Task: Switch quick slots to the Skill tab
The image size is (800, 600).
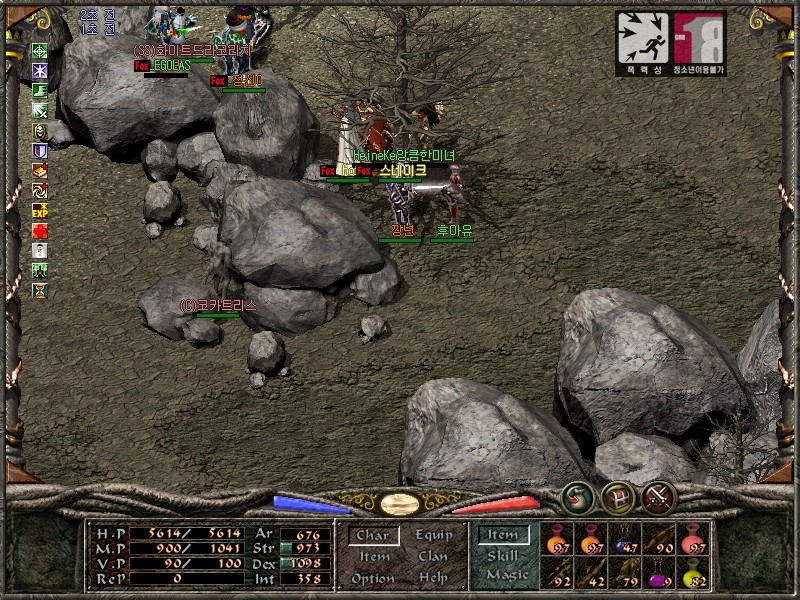Action: (x=502, y=556)
